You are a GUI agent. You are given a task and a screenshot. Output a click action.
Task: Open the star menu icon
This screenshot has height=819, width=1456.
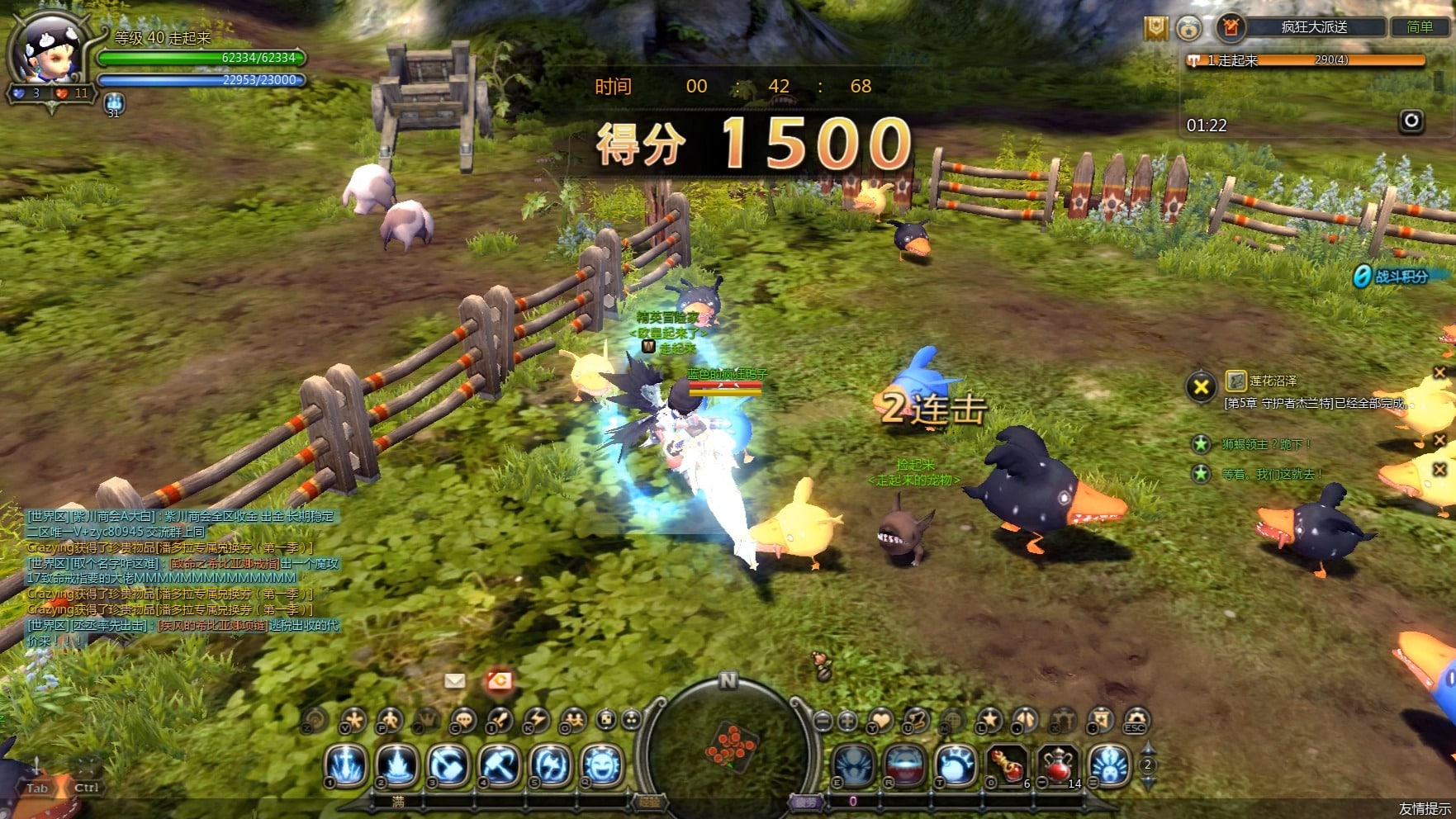pyautogui.click(x=989, y=721)
